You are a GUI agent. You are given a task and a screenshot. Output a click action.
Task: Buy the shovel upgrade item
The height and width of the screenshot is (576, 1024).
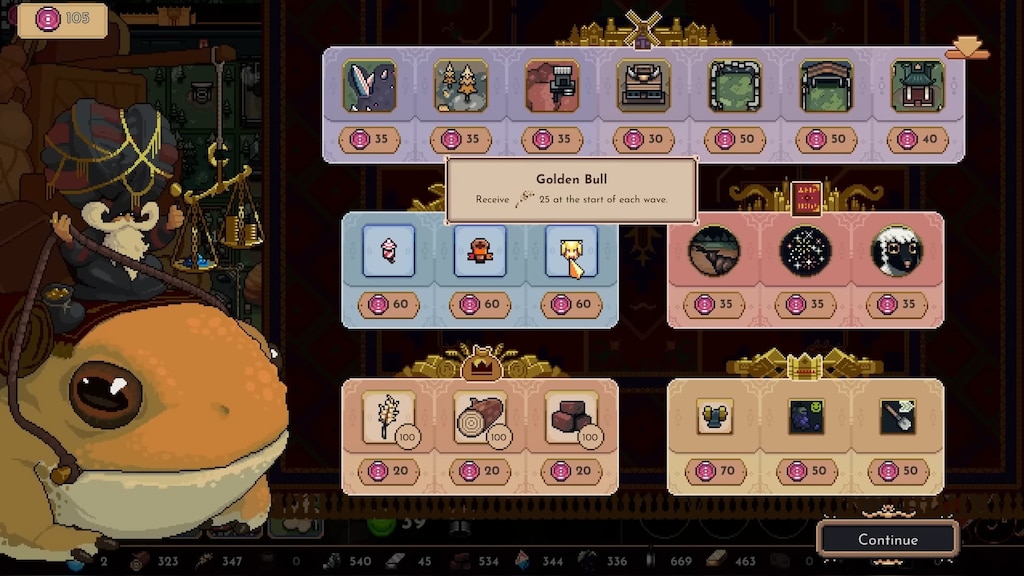coord(896,417)
